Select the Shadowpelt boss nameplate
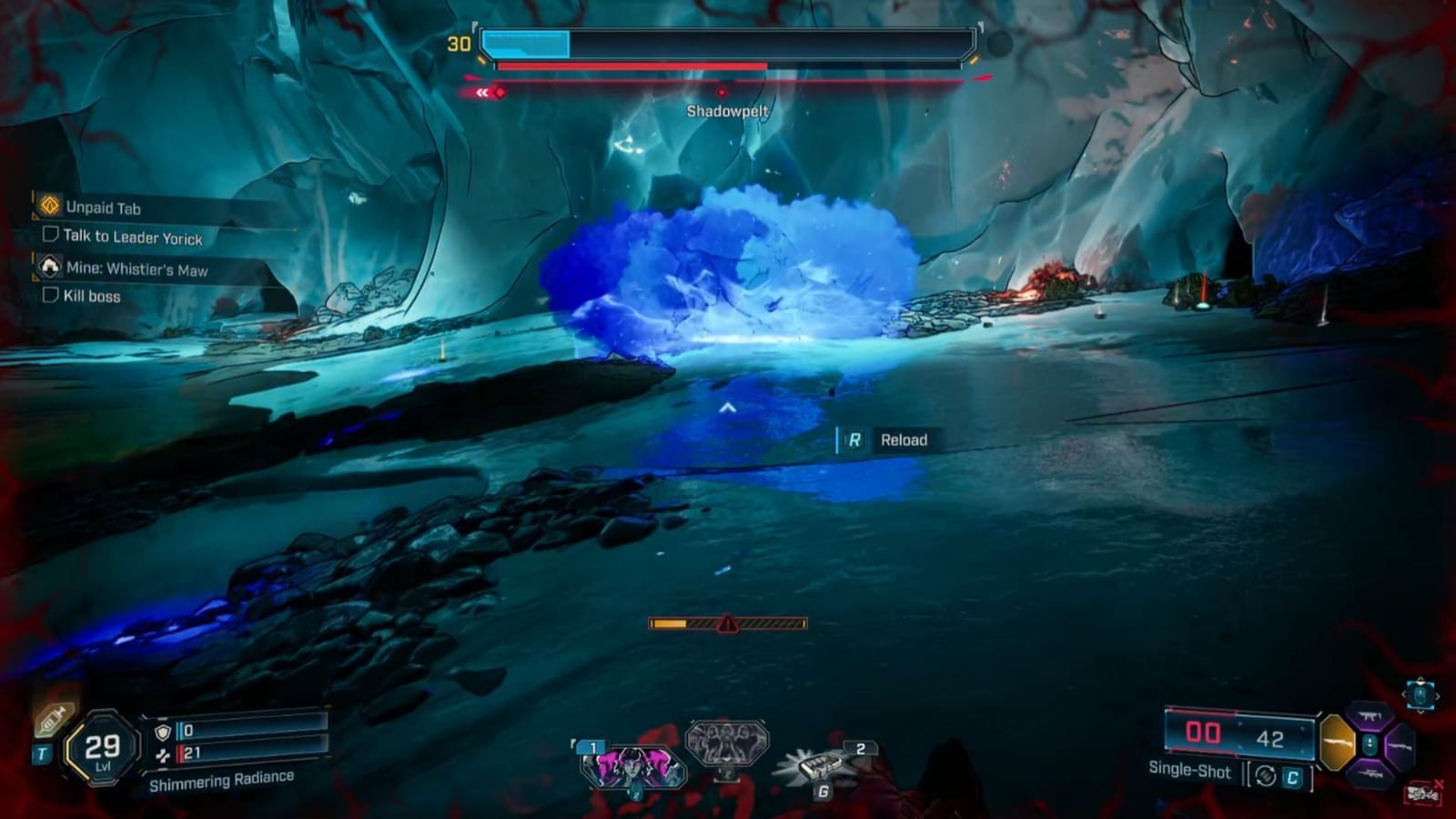The image size is (1456, 819). click(726, 109)
